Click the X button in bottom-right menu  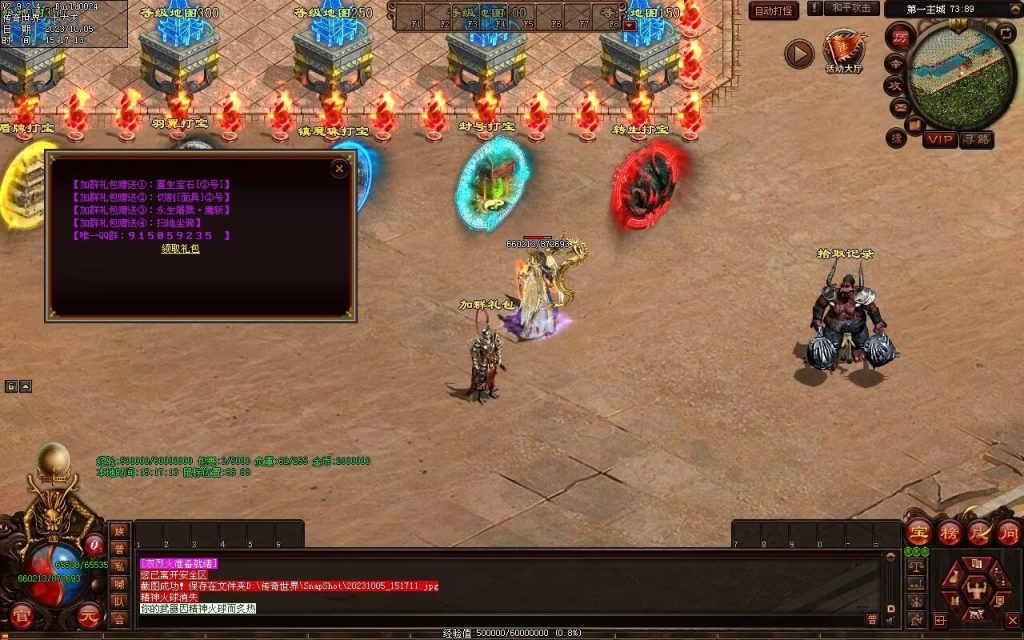click(x=1011, y=620)
